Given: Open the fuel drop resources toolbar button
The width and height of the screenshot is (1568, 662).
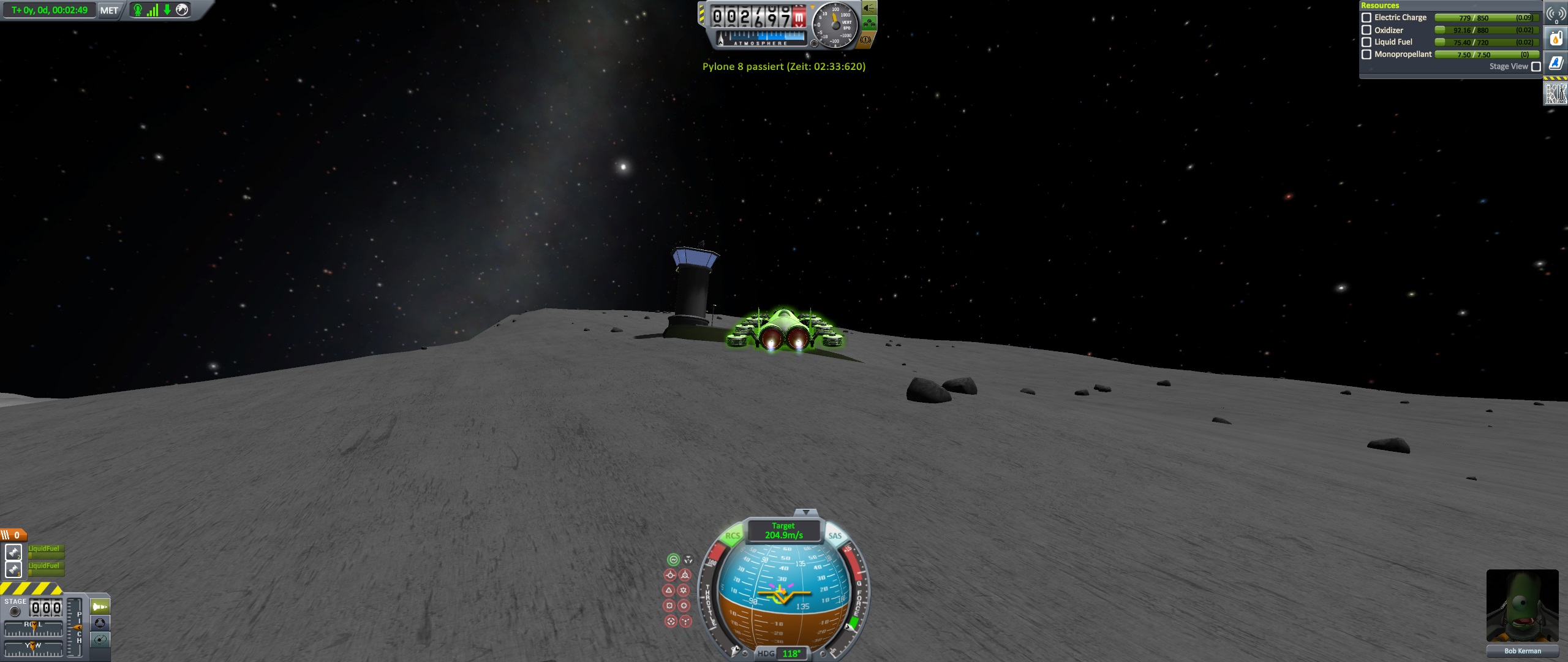Looking at the screenshot, I should click(1556, 39).
